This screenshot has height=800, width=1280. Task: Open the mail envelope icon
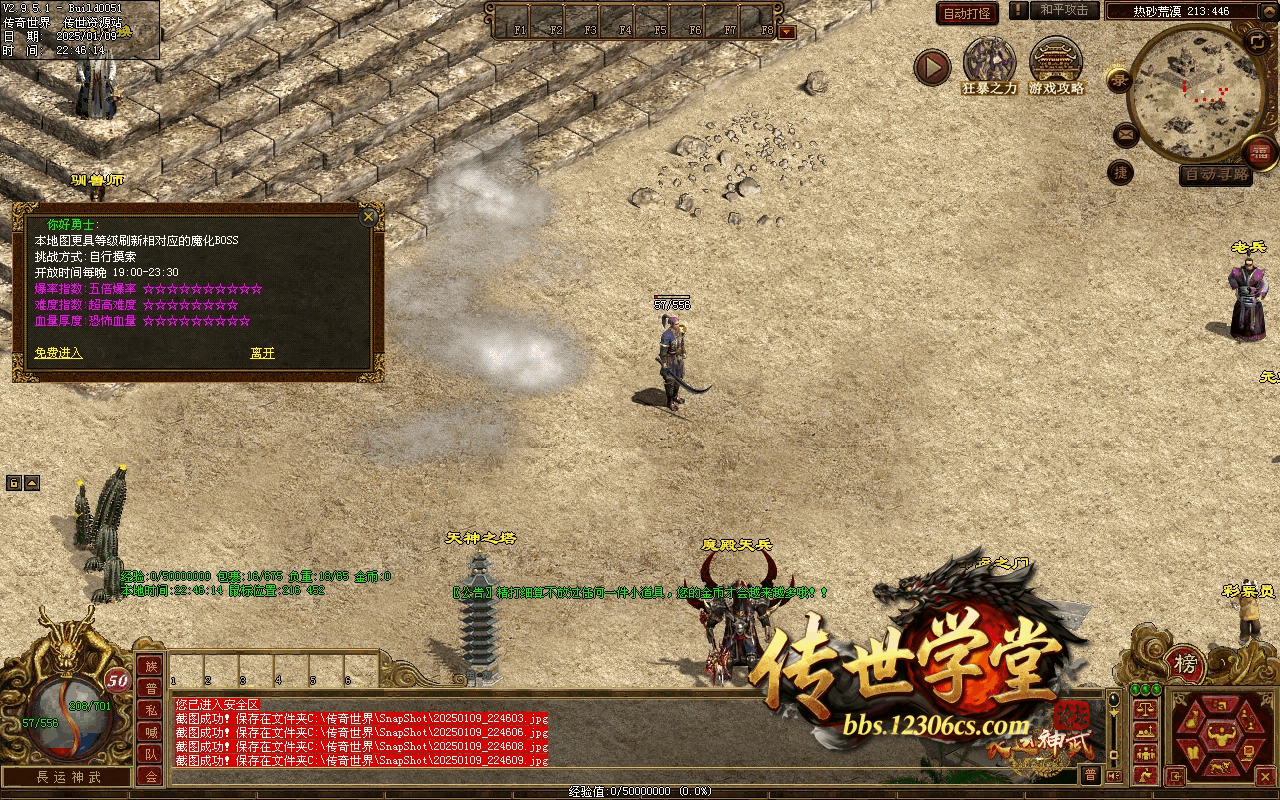[1126, 133]
